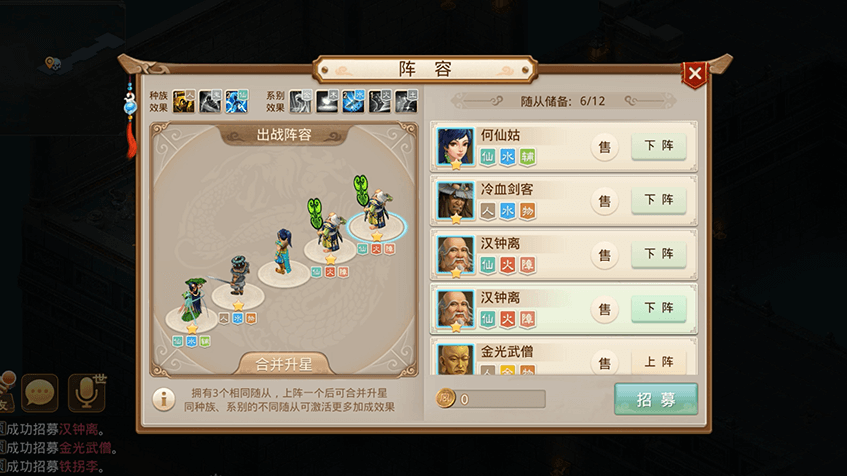Sell the 冷血剑客 follower

pos(604,200)
